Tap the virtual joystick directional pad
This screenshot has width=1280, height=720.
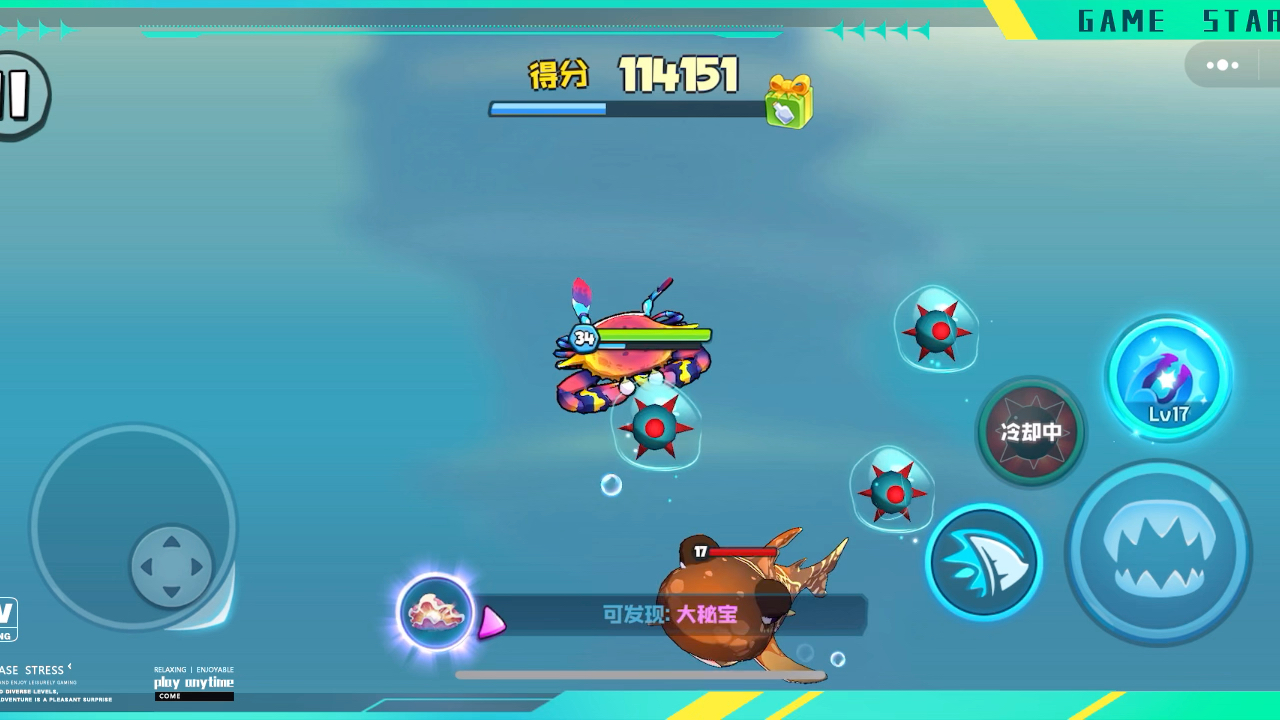171,566
